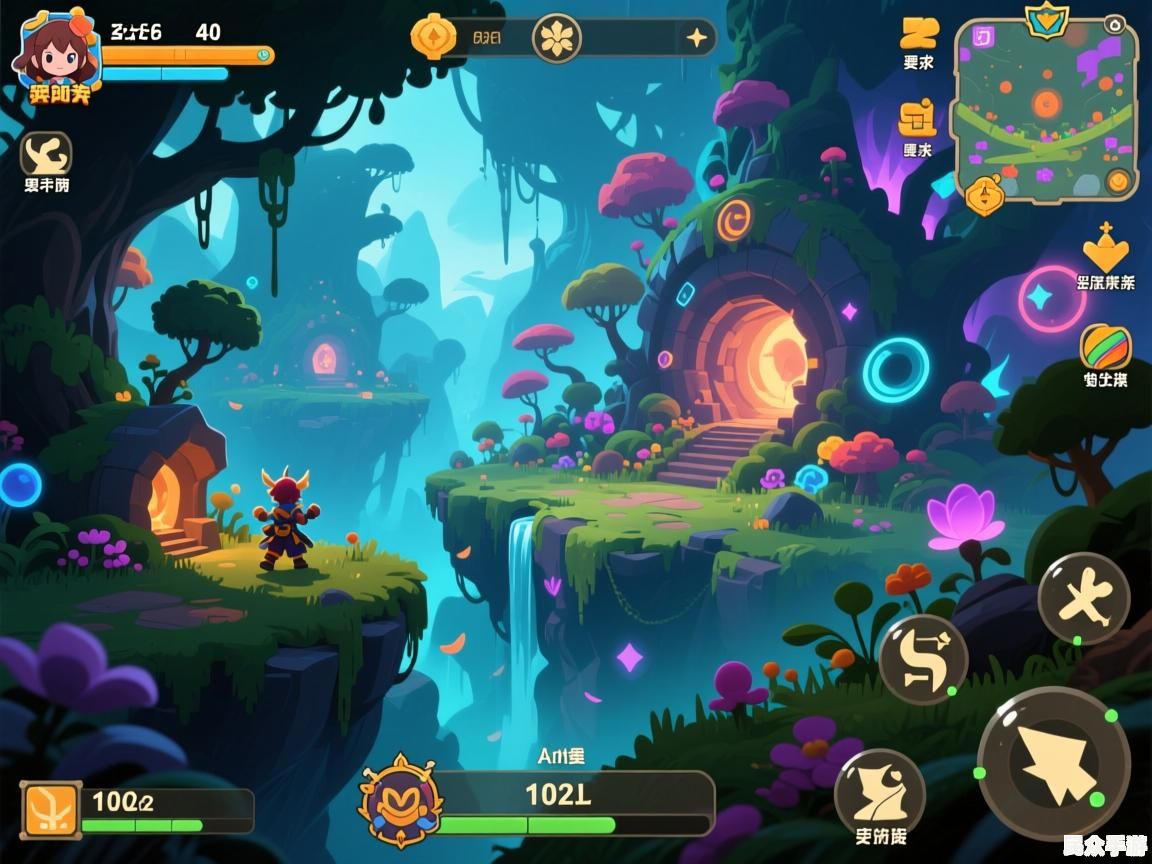Viewport: 1152px width, 864px height.
Task: Click the orange square icon beside 1002
Action: tap(52, 809)
